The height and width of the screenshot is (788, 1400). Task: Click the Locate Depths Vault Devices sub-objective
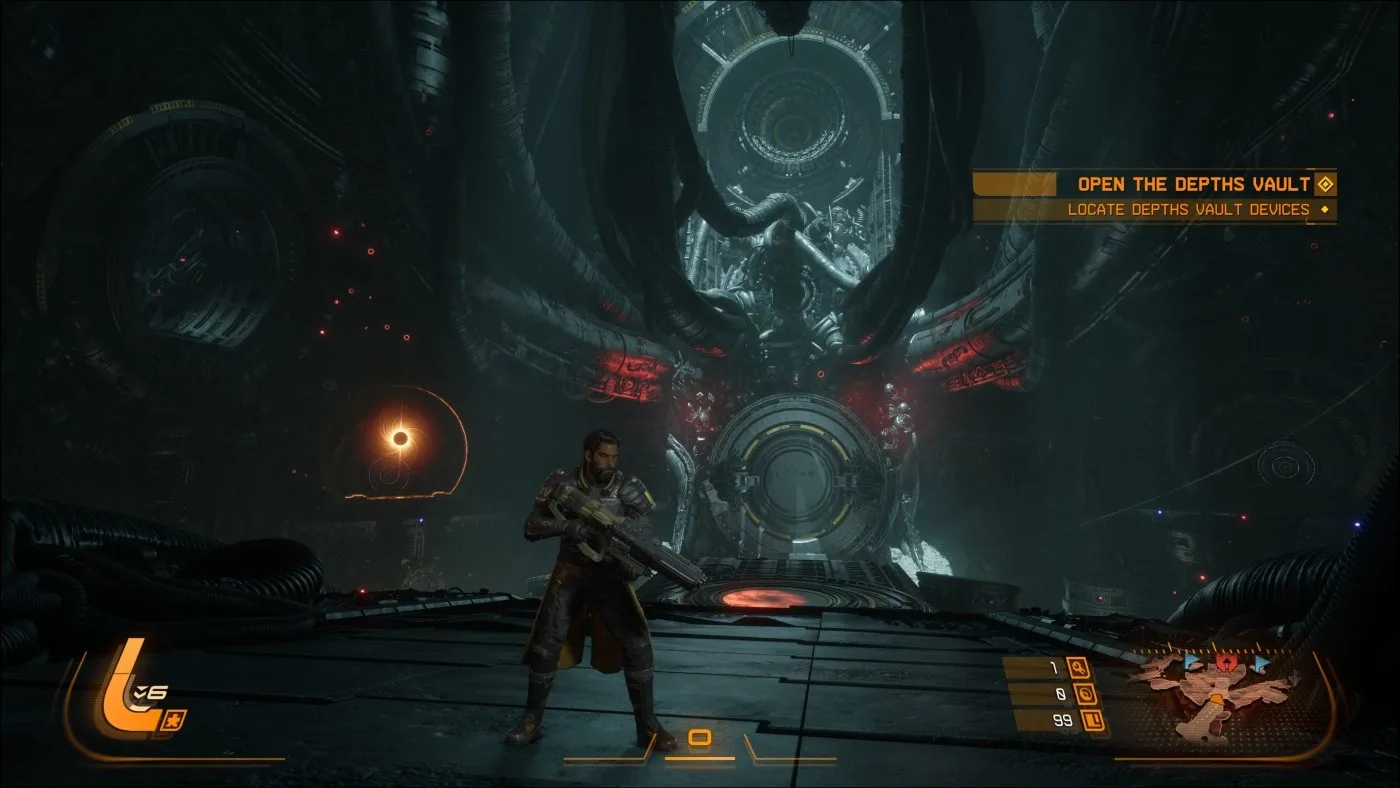pos(1188,210)
